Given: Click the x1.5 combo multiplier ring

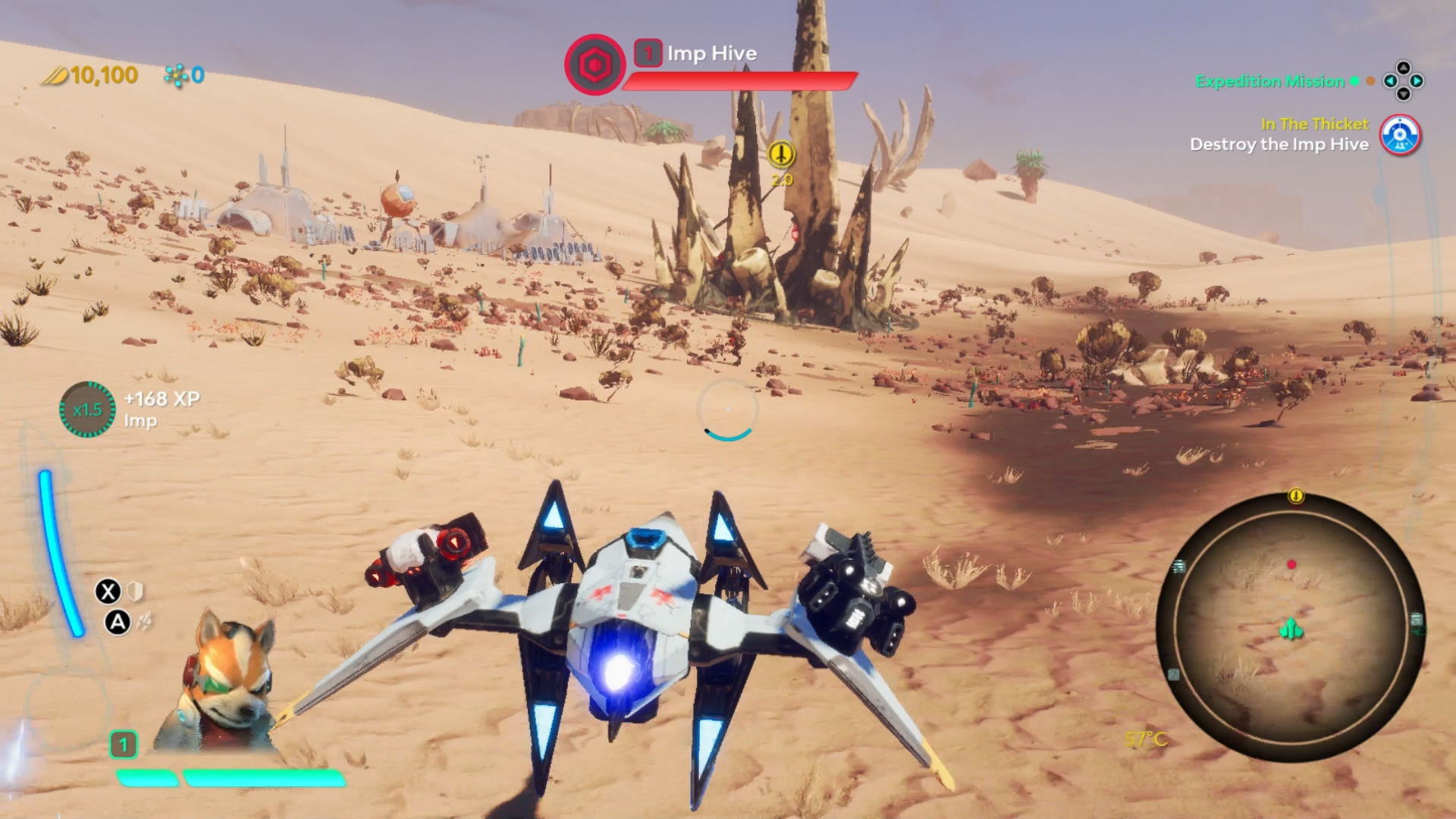Looking at the screenshot, I should (87, 409).
